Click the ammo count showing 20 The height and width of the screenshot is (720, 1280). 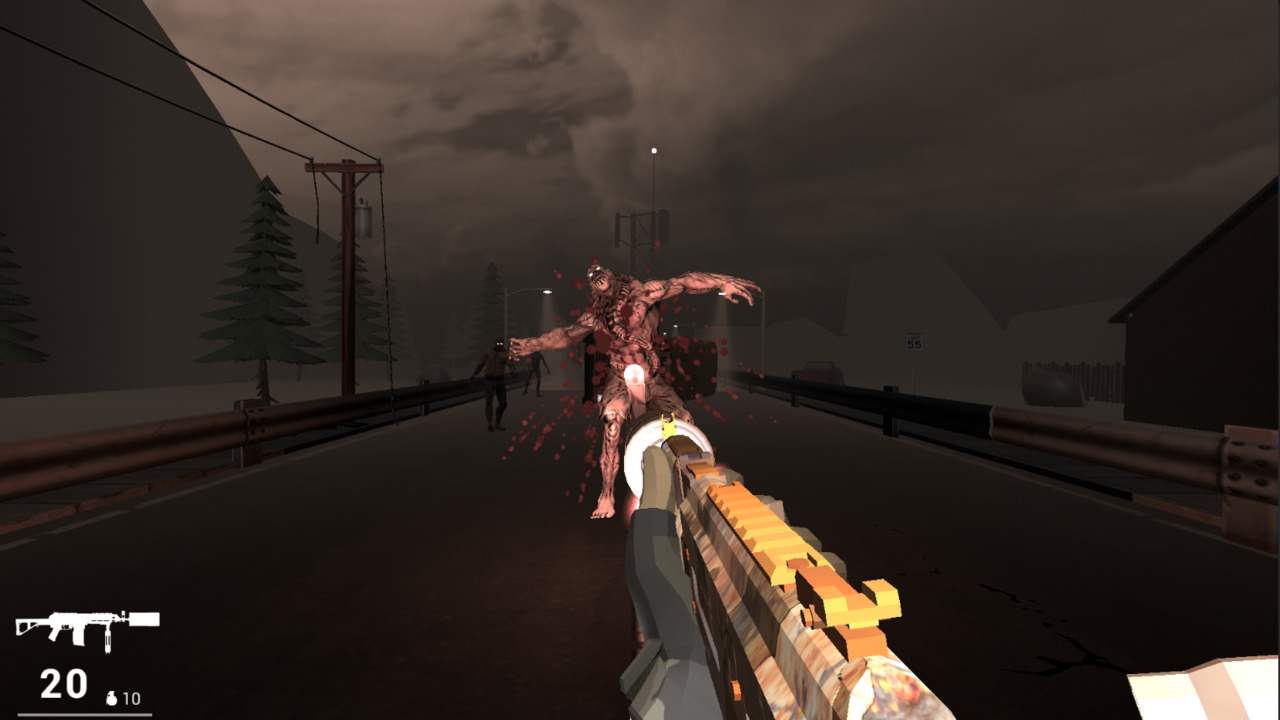tap(63, 687)
